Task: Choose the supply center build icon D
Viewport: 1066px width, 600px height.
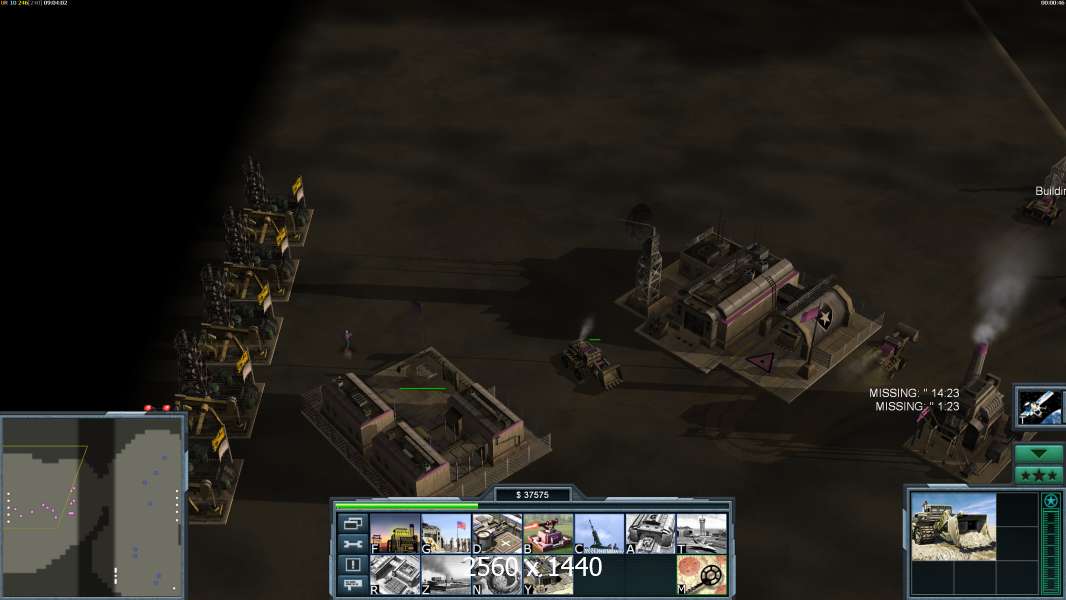Action: [497, 533]
